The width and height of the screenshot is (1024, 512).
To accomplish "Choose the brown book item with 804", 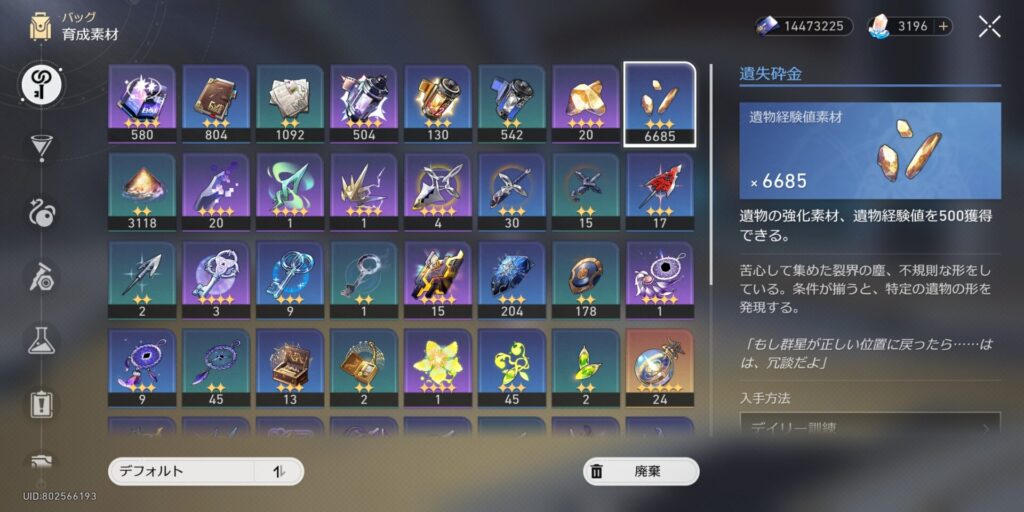I will pyautogui.click(x=216, y=104).
